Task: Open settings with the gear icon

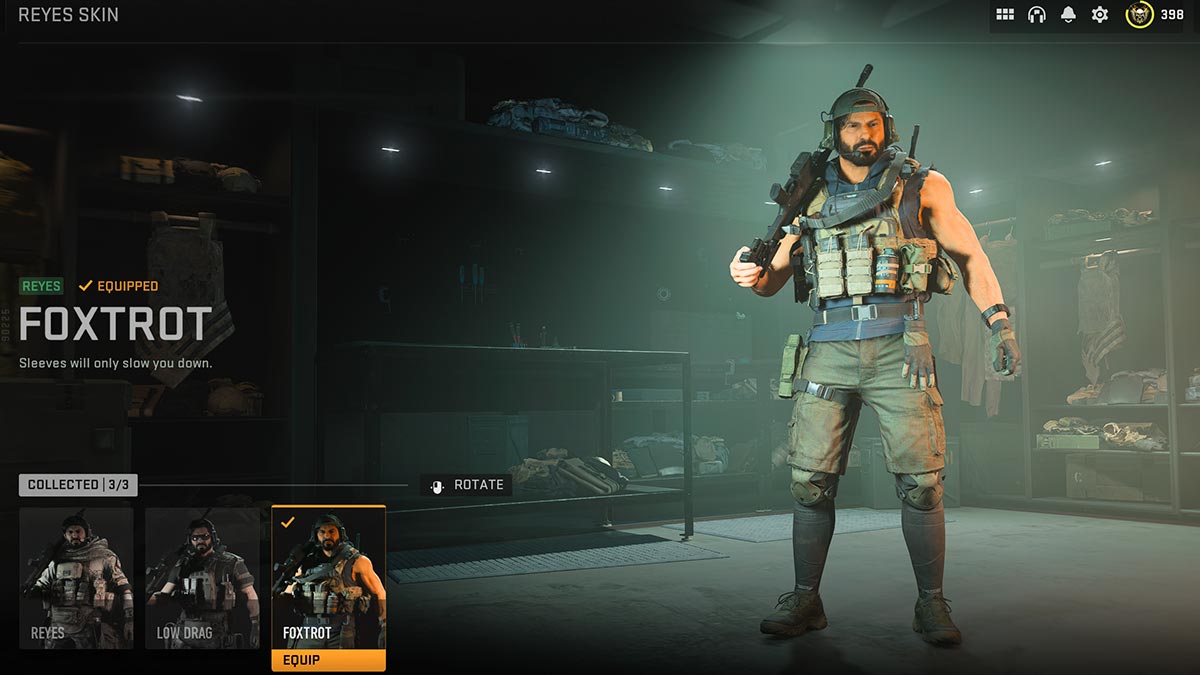Action: pos(1100,15)
